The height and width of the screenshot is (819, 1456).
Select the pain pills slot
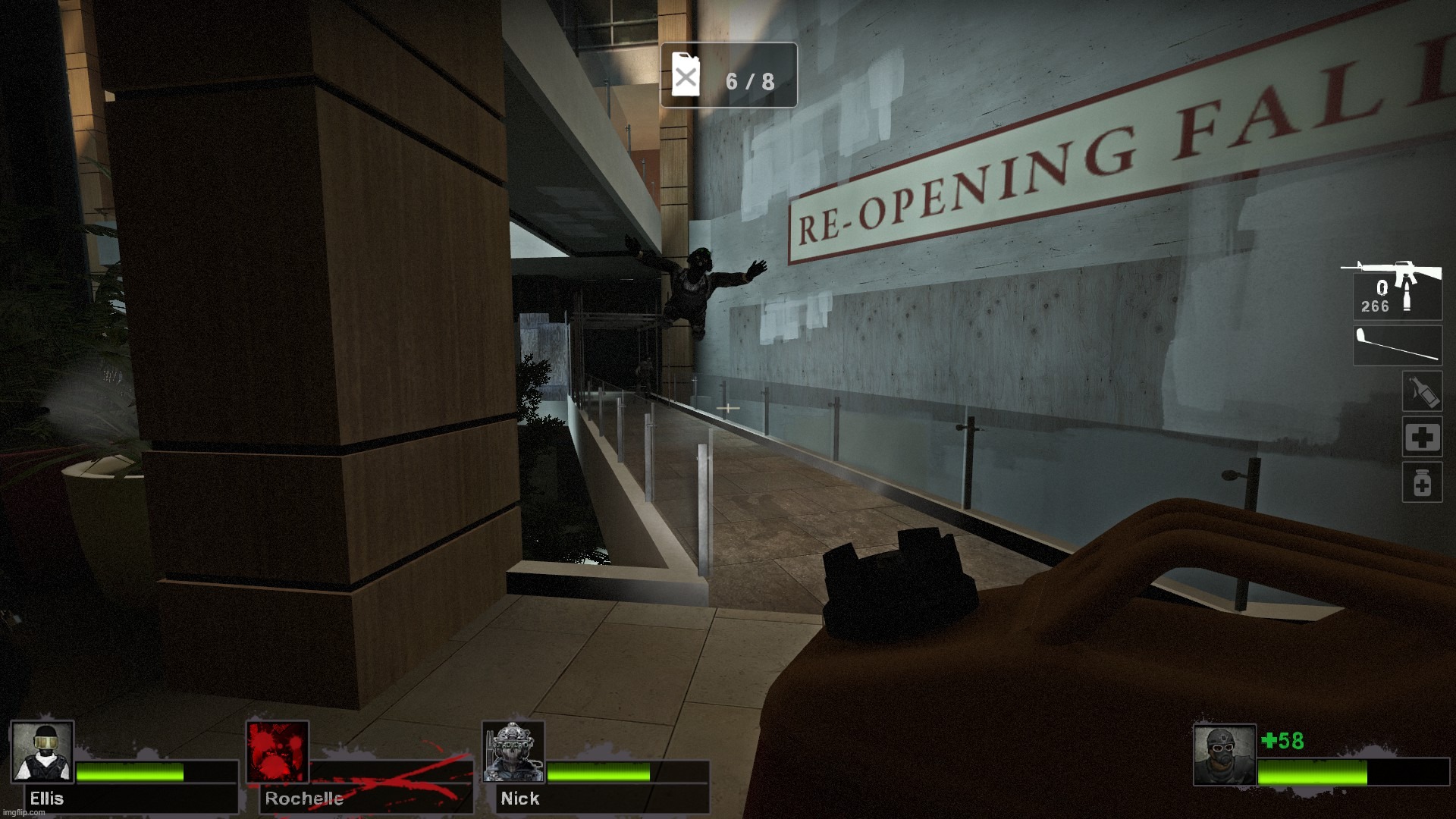(1422, 483)
